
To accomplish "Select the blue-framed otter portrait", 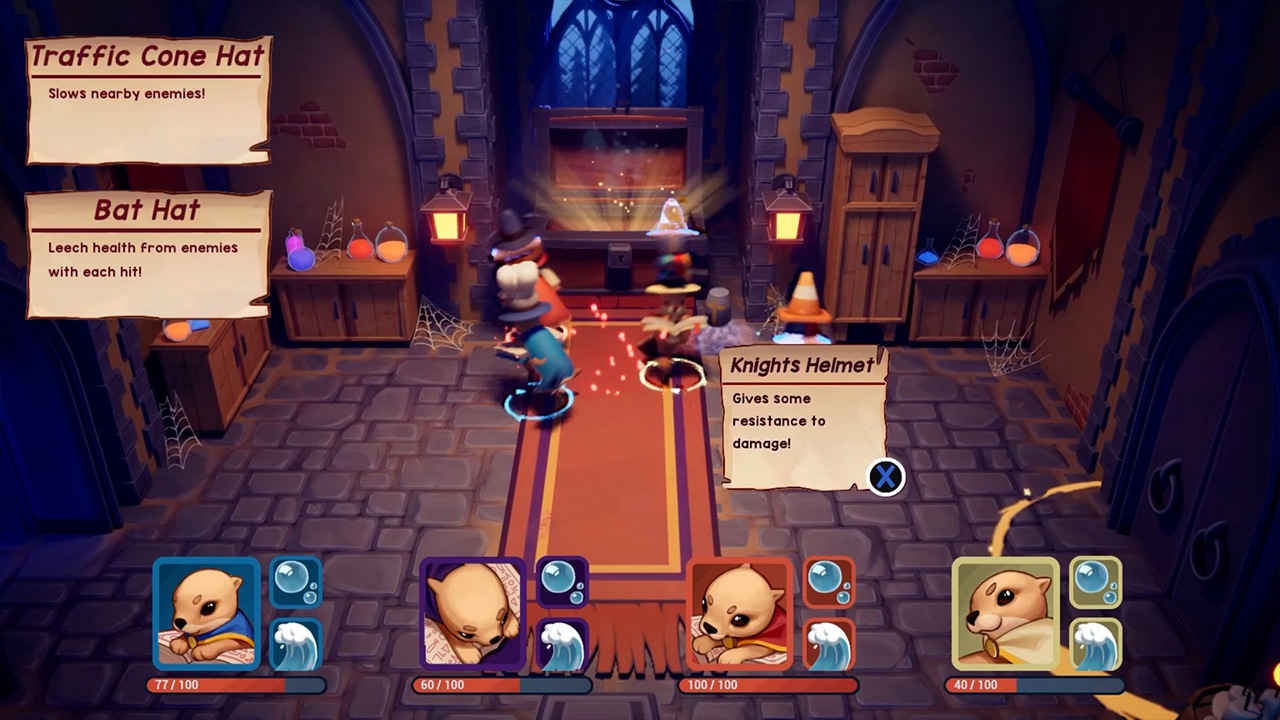I will [x=206, y=613].
